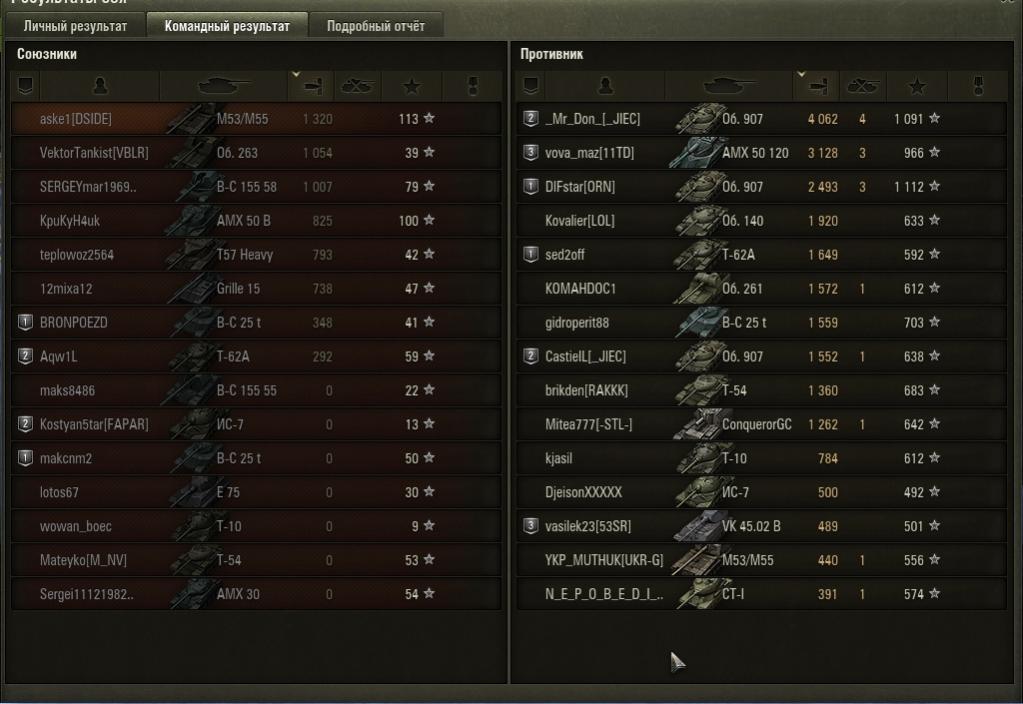This screenshot has width=1023, height=704.
Task: Select ally player aske1[DSIDE] row
Action: pos(255,119)
